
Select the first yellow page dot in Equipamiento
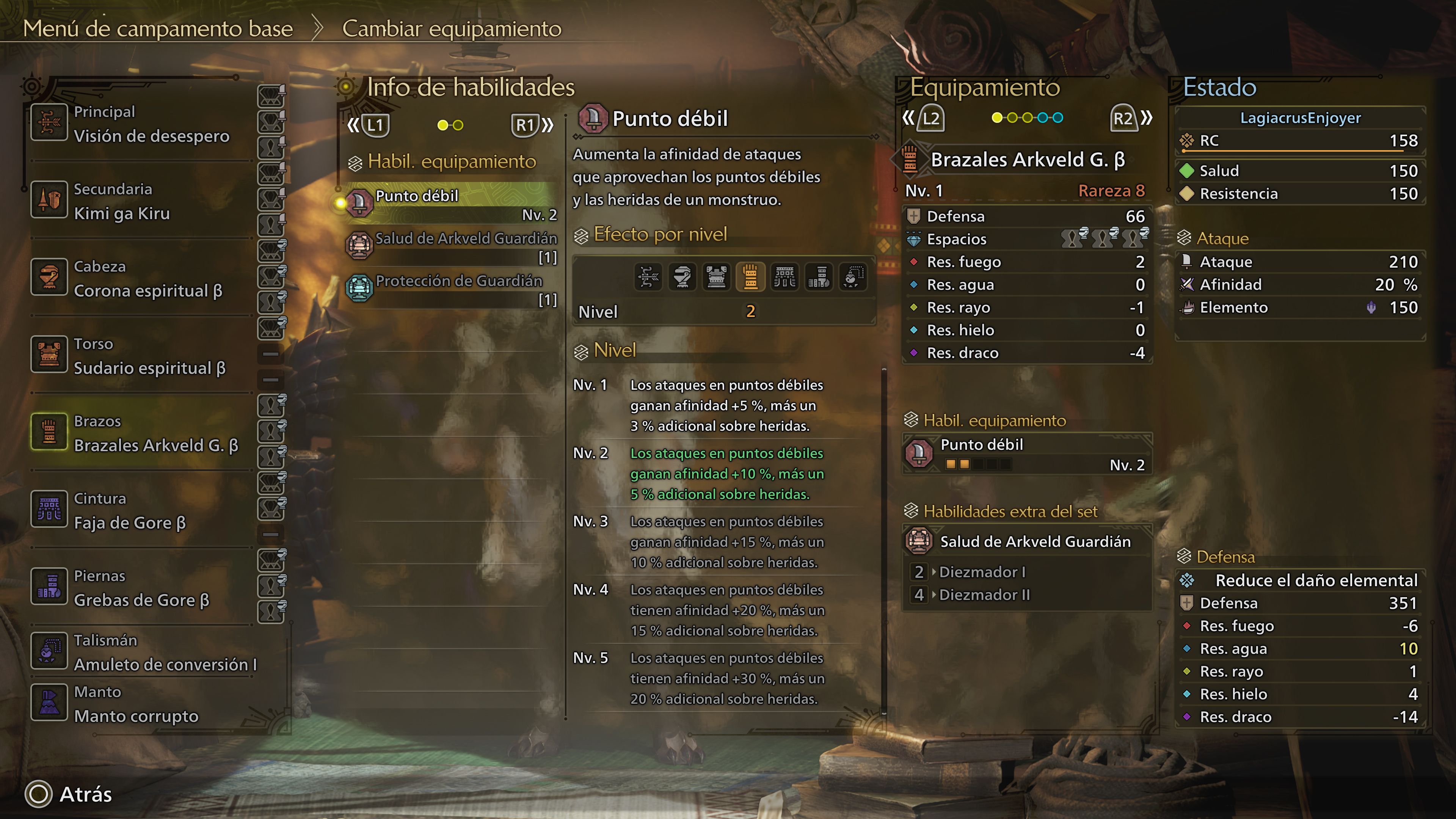pyautogui.click(x=998, y=118)
